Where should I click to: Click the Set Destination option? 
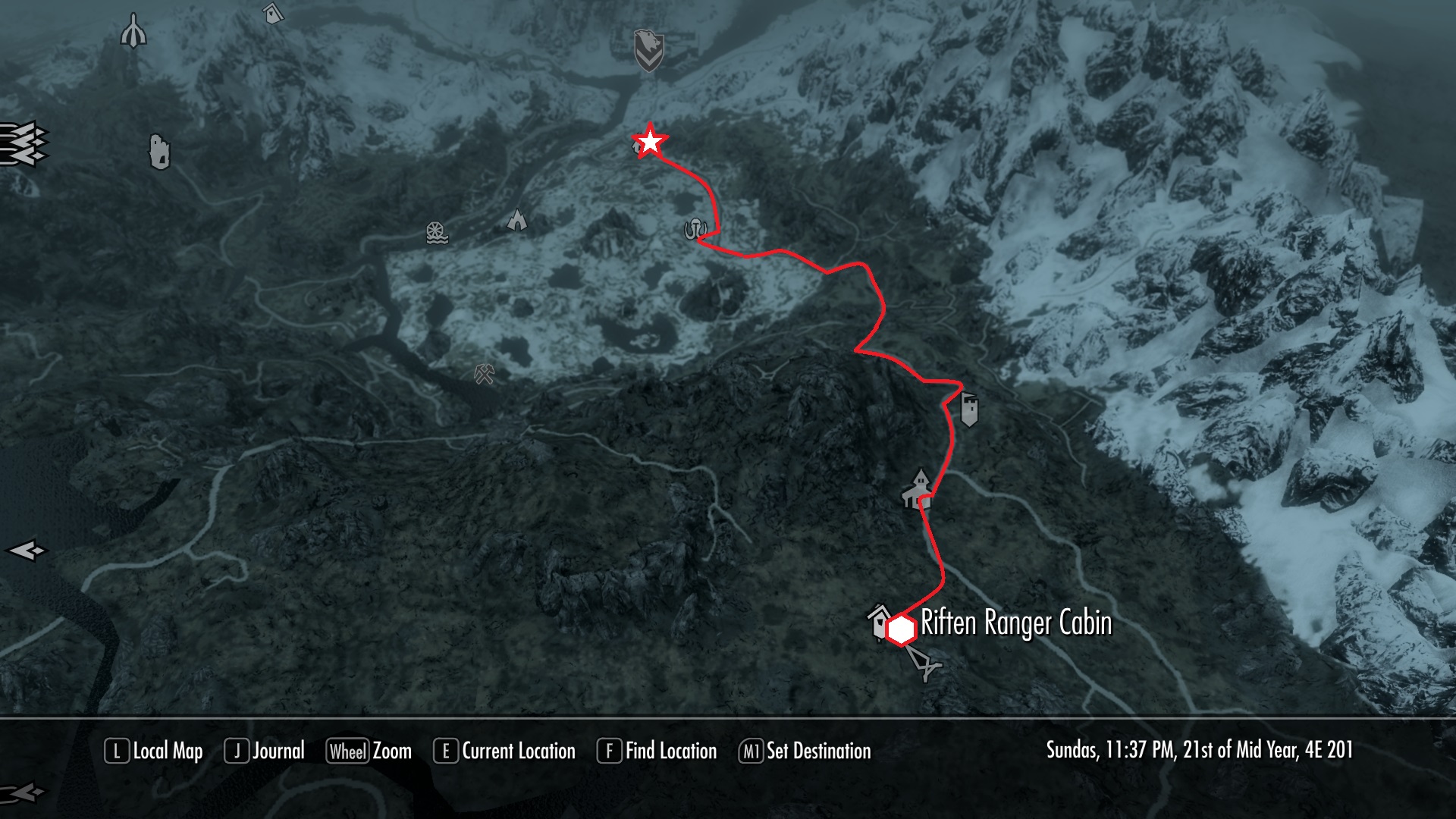tap(805, 751)
